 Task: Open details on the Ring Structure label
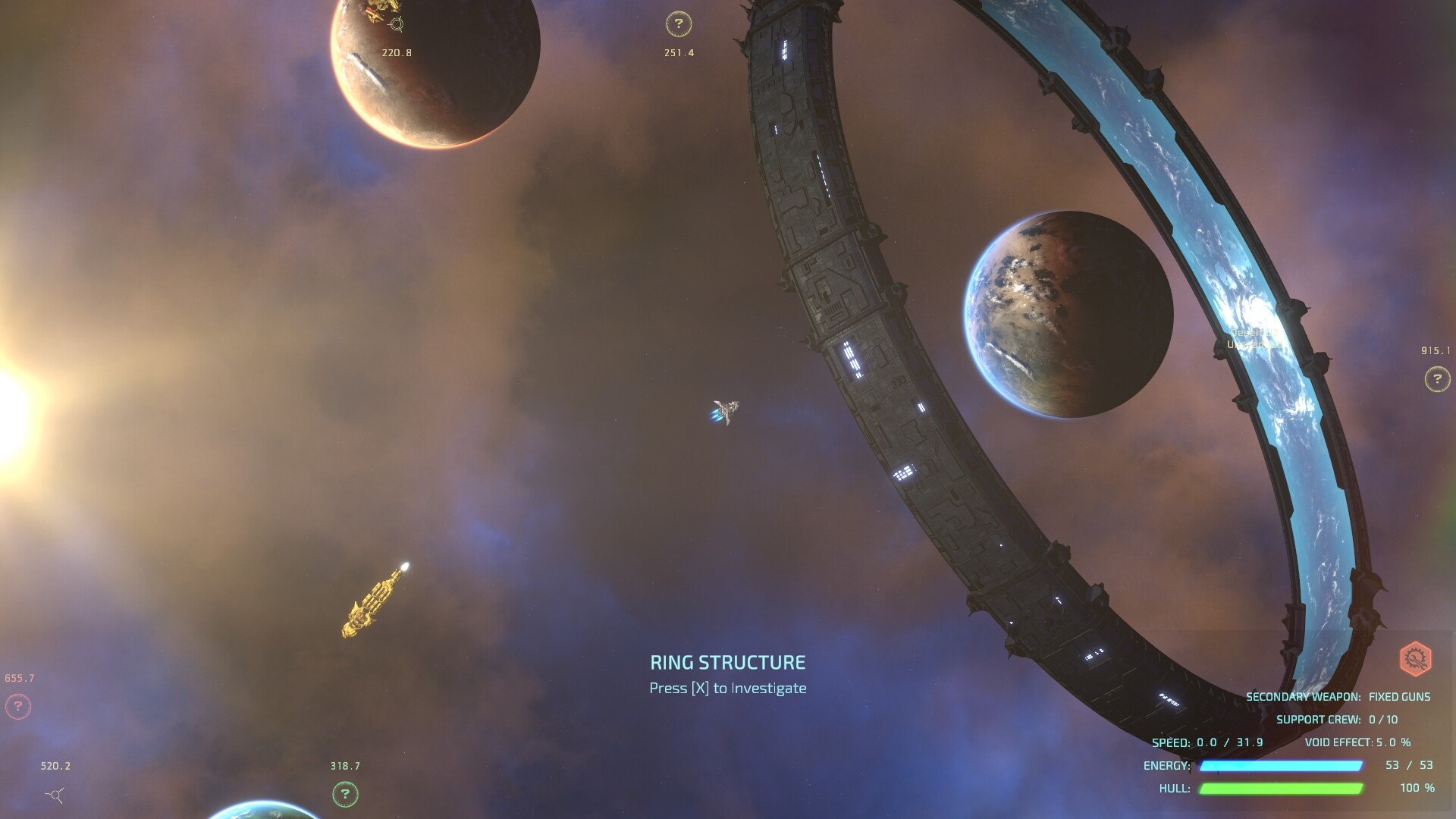click(727, 662)
